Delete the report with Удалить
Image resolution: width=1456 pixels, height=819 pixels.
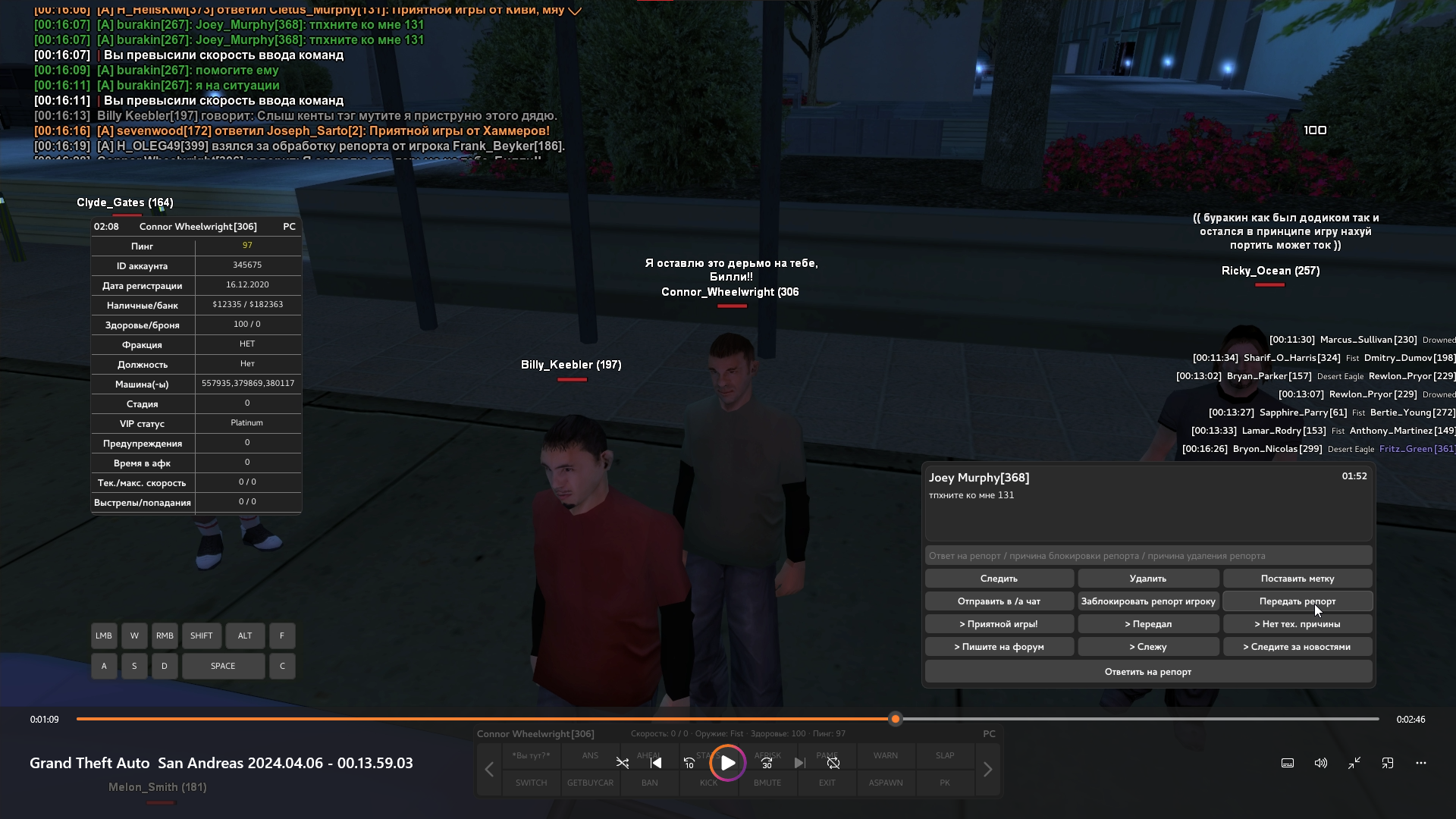[x=1148, y=579]
